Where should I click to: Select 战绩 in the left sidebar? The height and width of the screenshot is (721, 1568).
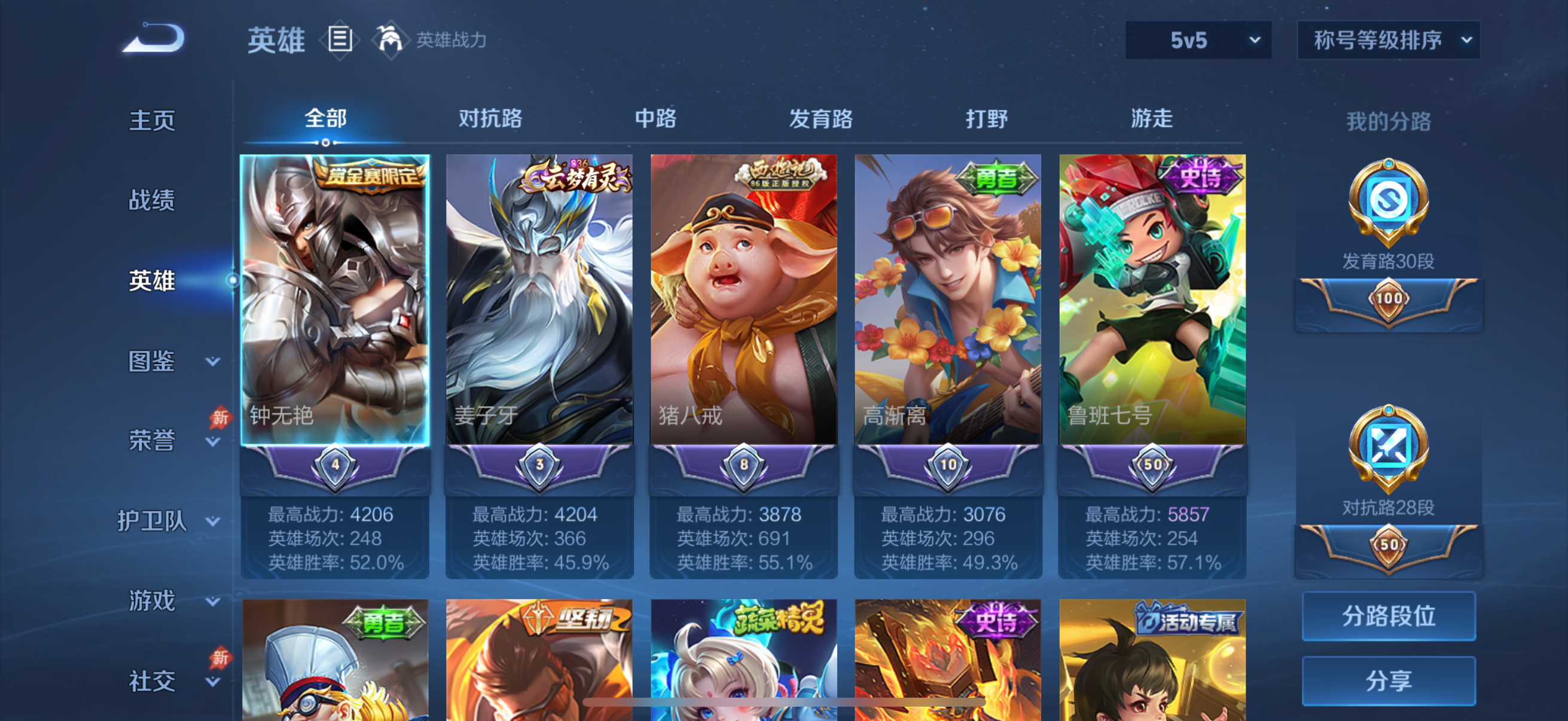click(151, 201)
